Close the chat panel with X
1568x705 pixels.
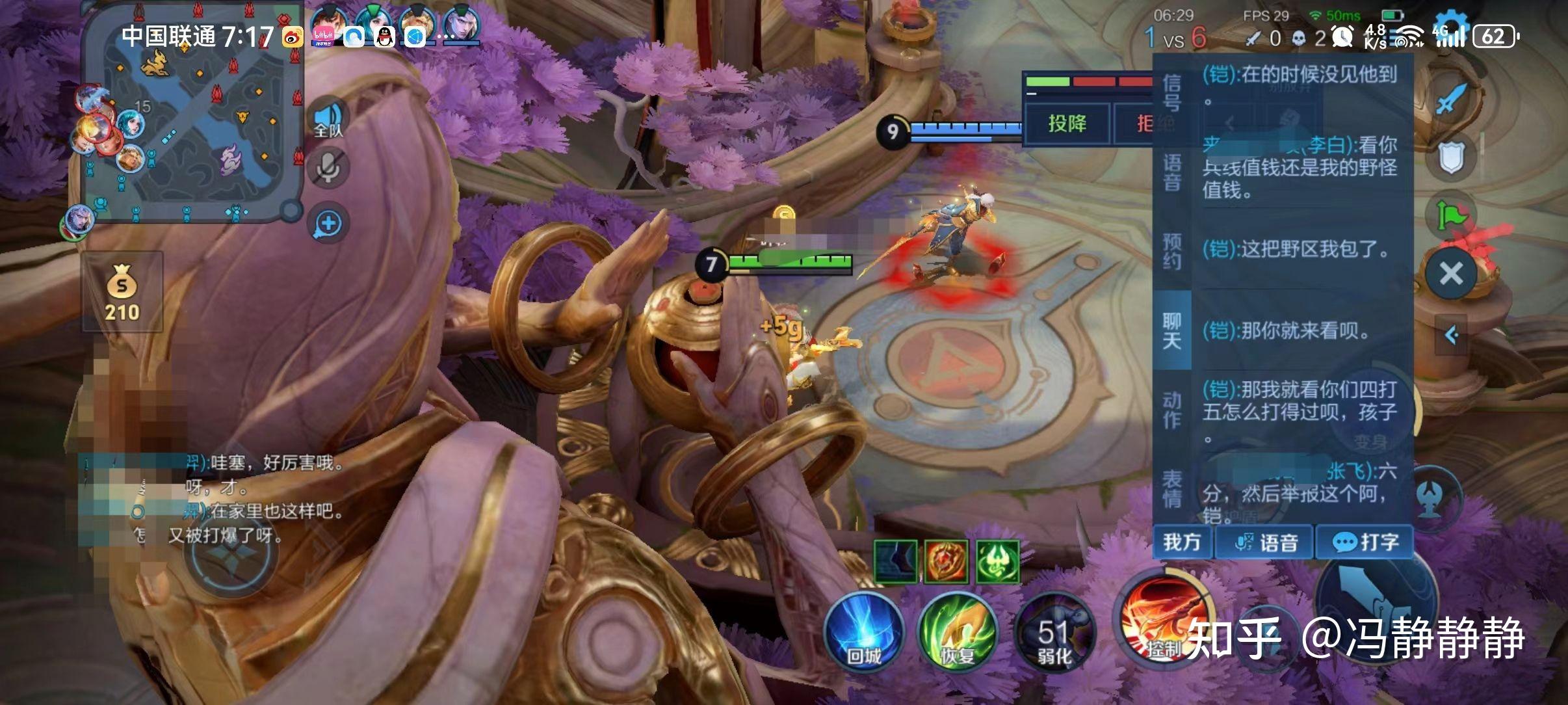(x=1451, y=273)
